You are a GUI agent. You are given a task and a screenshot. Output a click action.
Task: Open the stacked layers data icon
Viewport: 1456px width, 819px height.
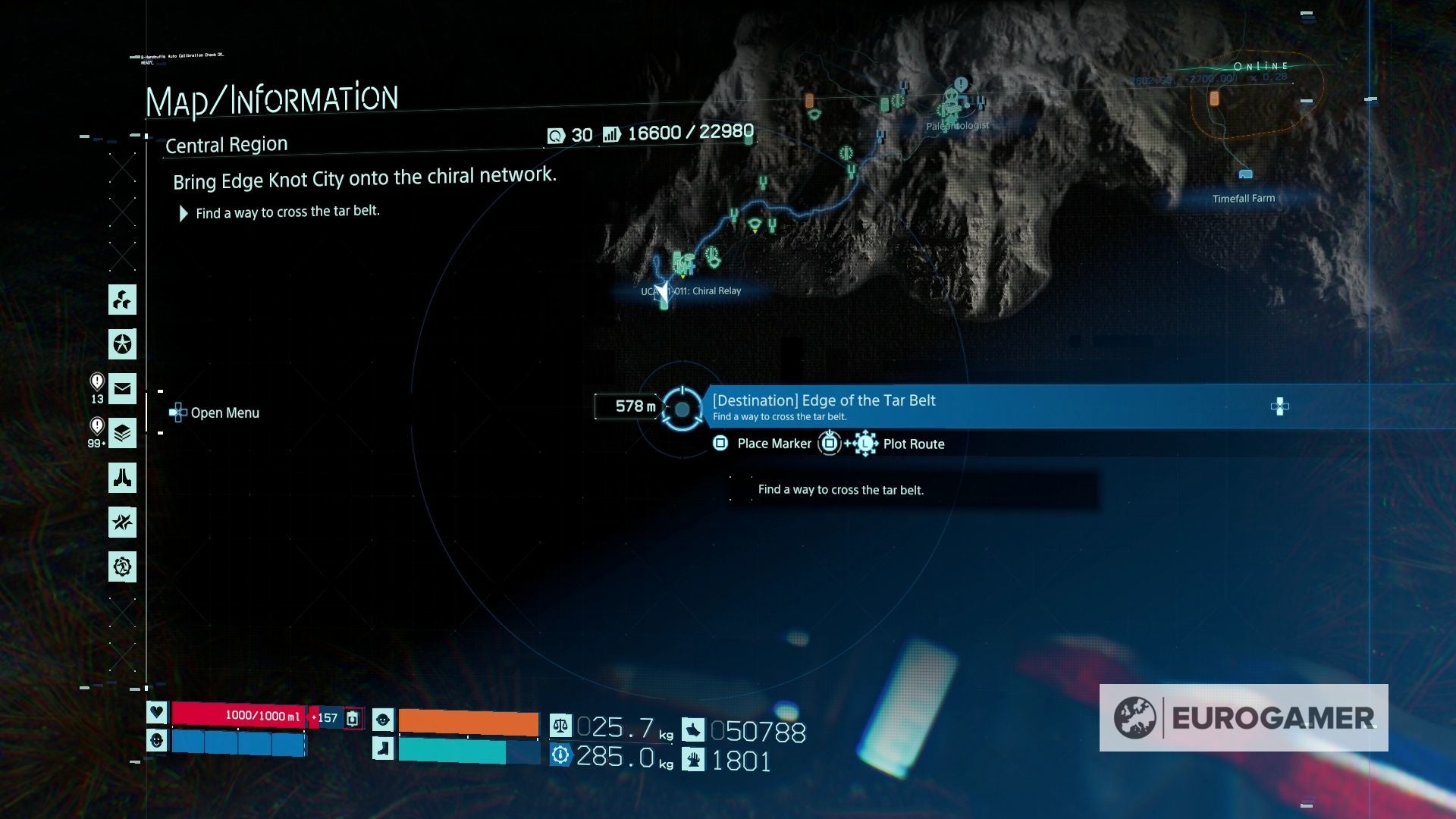click(x=122, y=434)
